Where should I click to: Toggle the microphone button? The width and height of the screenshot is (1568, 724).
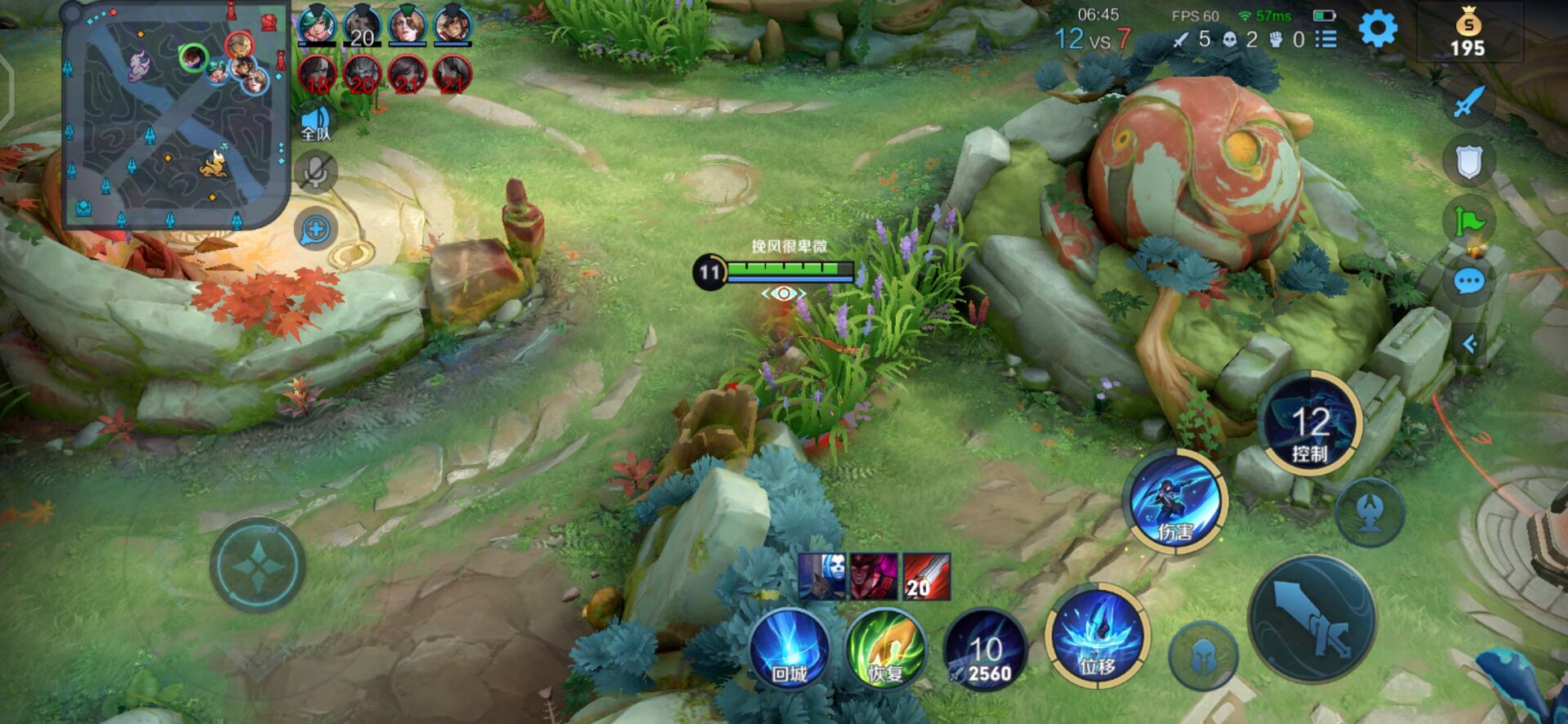click(316, 172)
